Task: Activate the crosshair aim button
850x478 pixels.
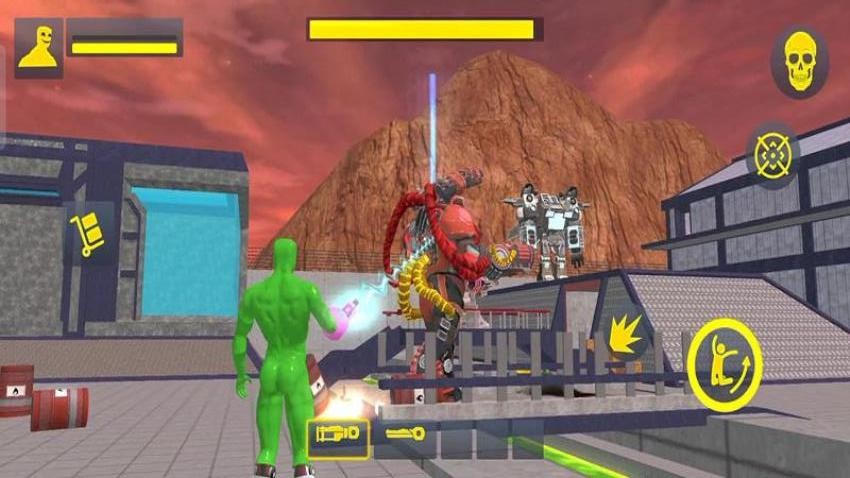Action: click(772, 155)
